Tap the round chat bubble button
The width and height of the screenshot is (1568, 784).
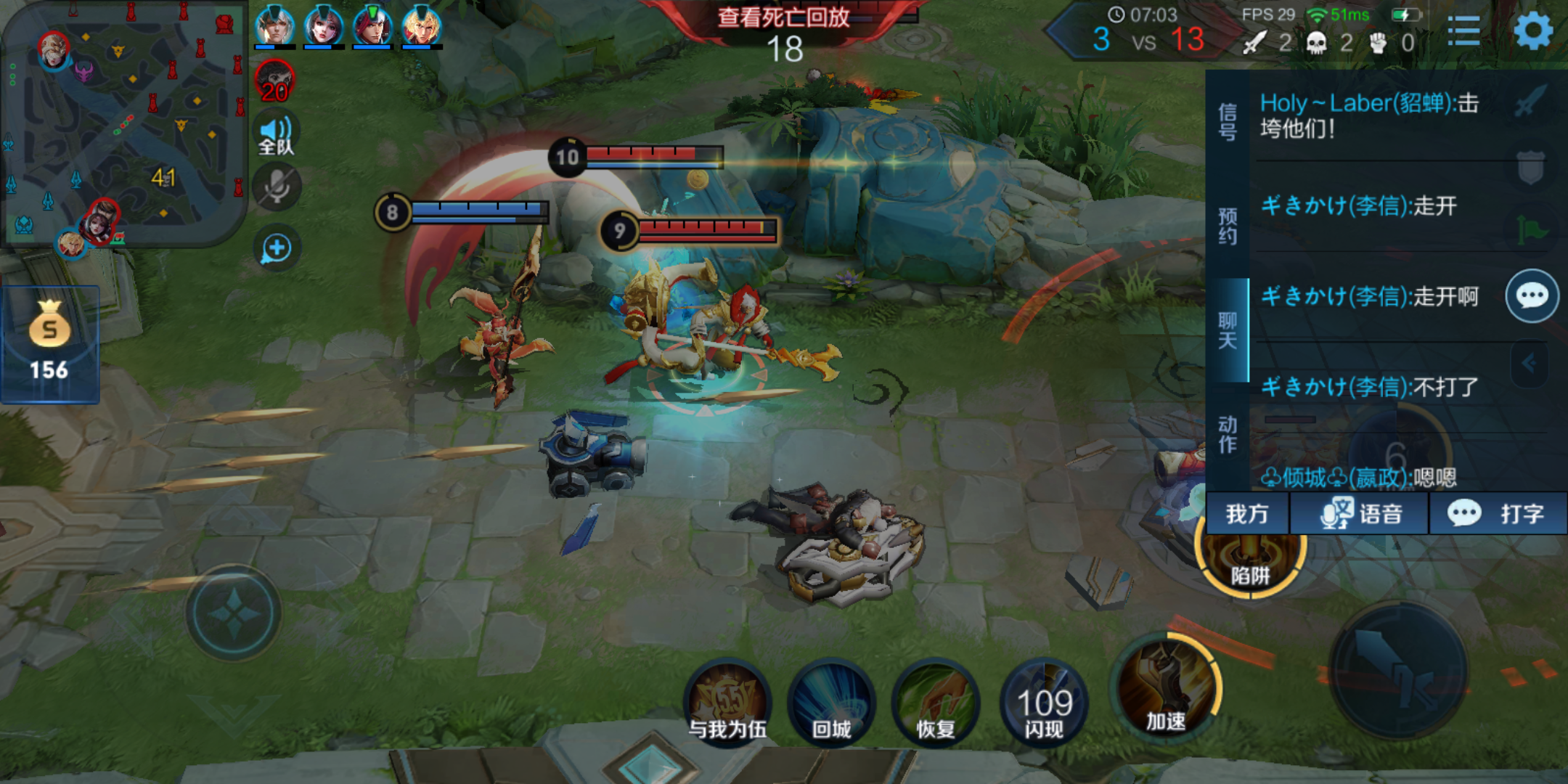click(1532, 296)
